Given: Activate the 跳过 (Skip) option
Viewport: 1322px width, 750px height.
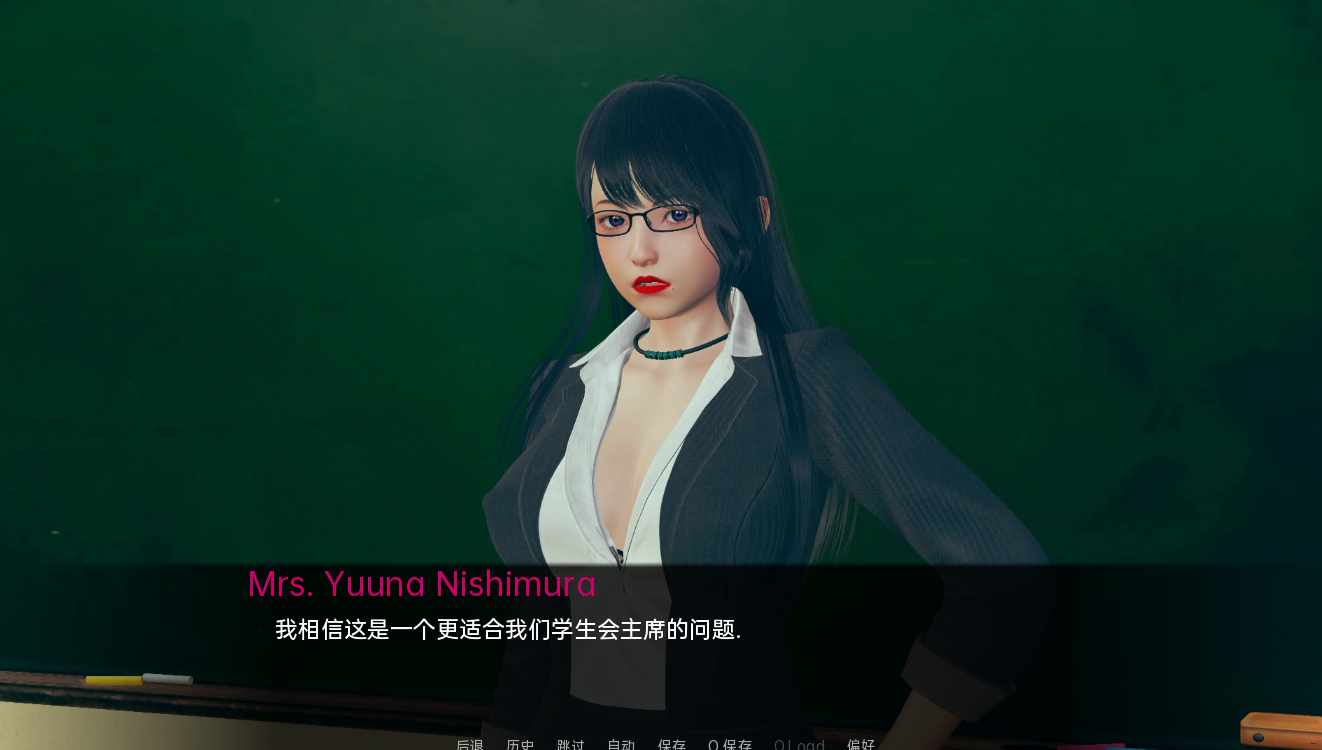Looking at the screenshot, I should point(571,745).
